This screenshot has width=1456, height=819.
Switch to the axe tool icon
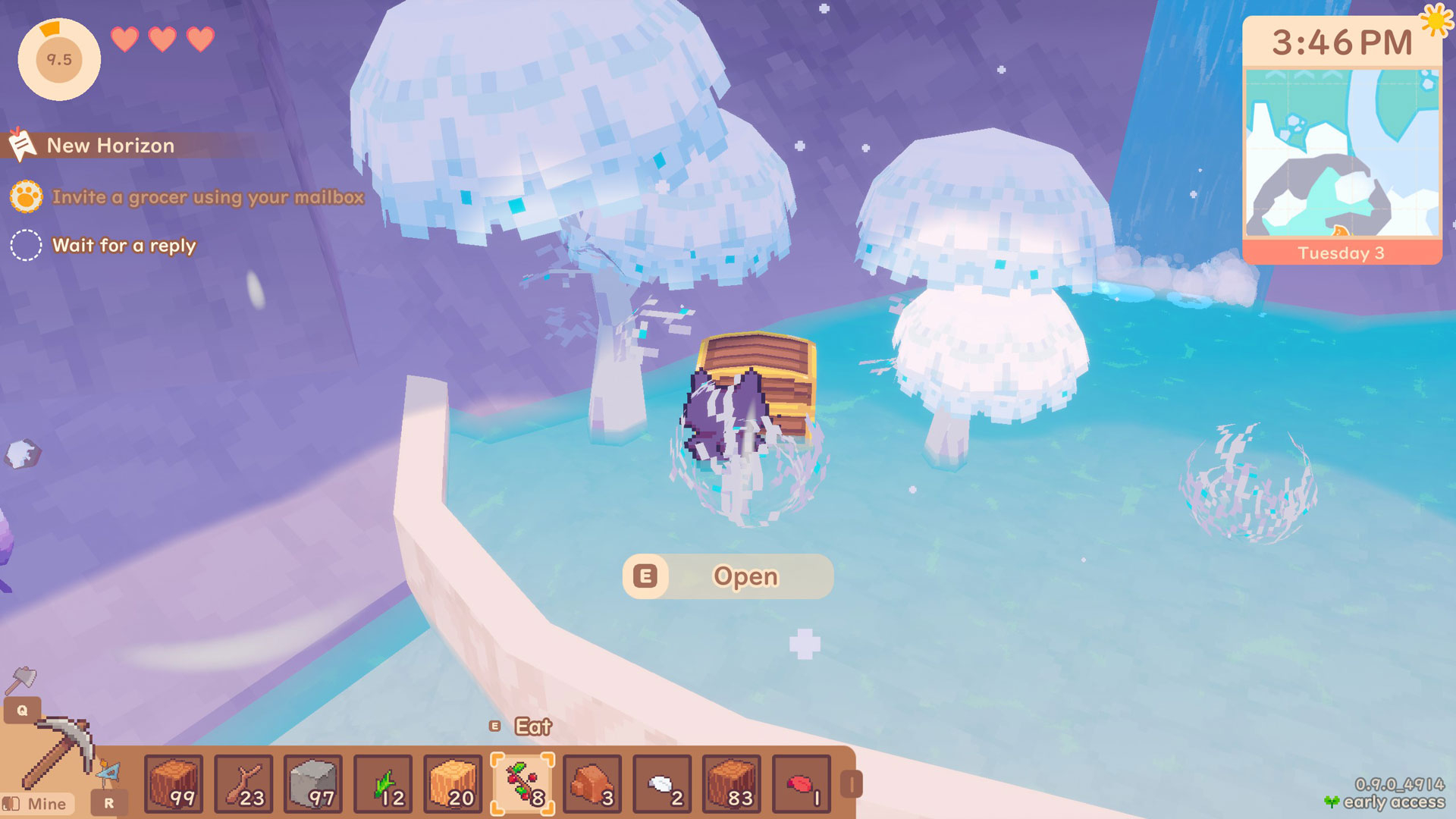pyautogui.click(x=20, y=679)
